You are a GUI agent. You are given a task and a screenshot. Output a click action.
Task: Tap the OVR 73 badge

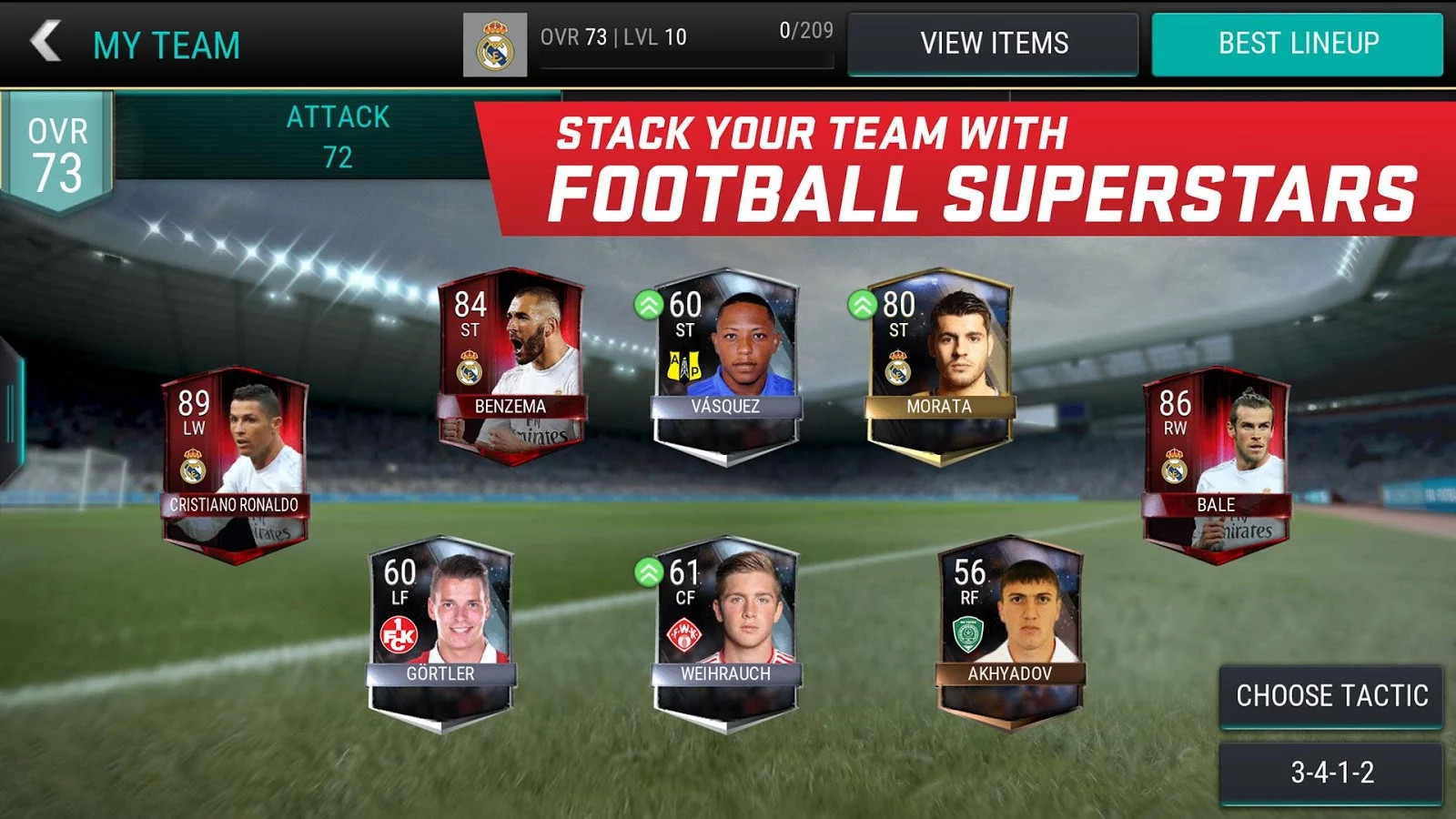(x=55, y=146)
